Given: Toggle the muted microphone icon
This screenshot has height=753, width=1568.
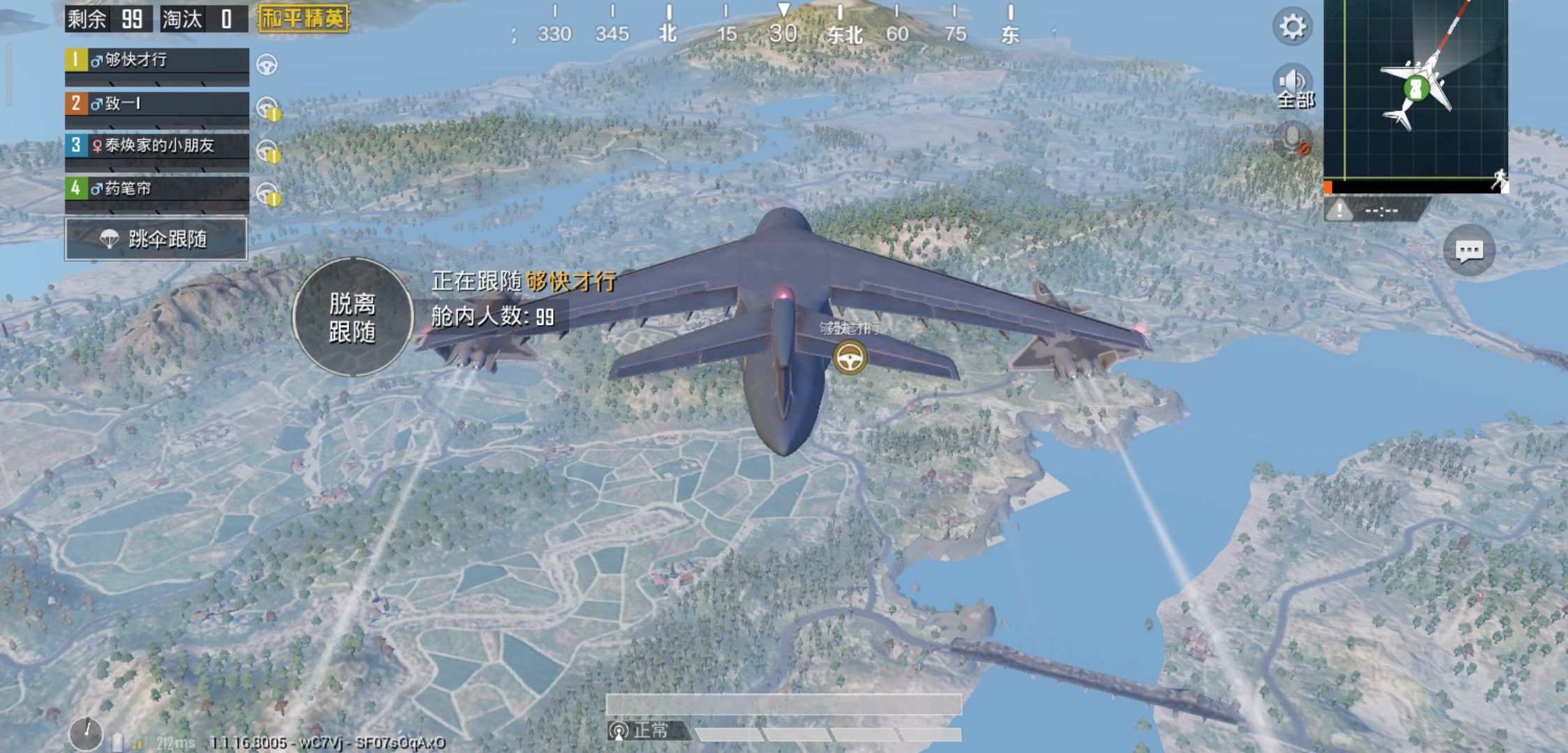Looking at the screenshot, I should [1293, 139].
